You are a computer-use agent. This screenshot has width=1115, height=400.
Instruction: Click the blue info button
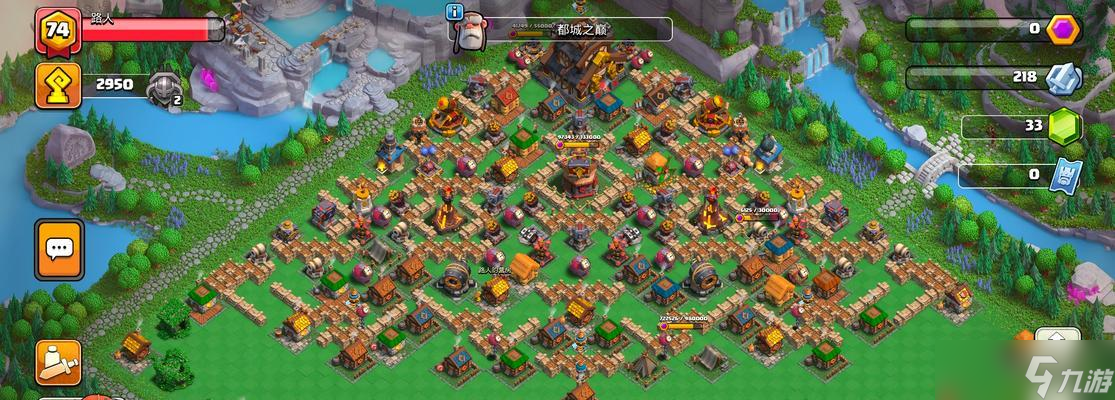pos(456,12)
